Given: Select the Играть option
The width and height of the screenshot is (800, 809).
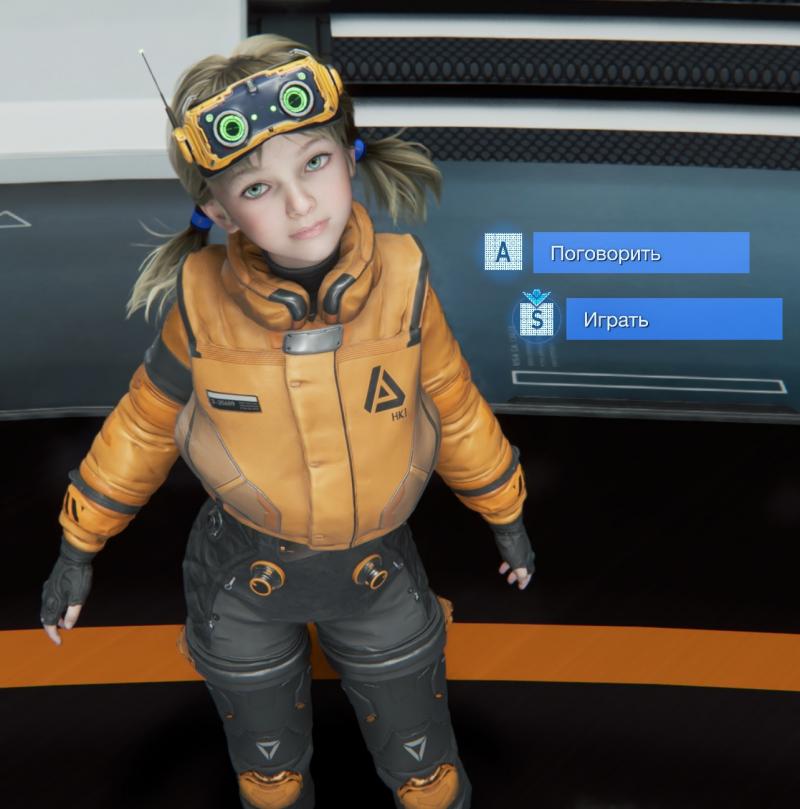Looking at the screenshot, I should pyautogui.click(x=673, y=320).
